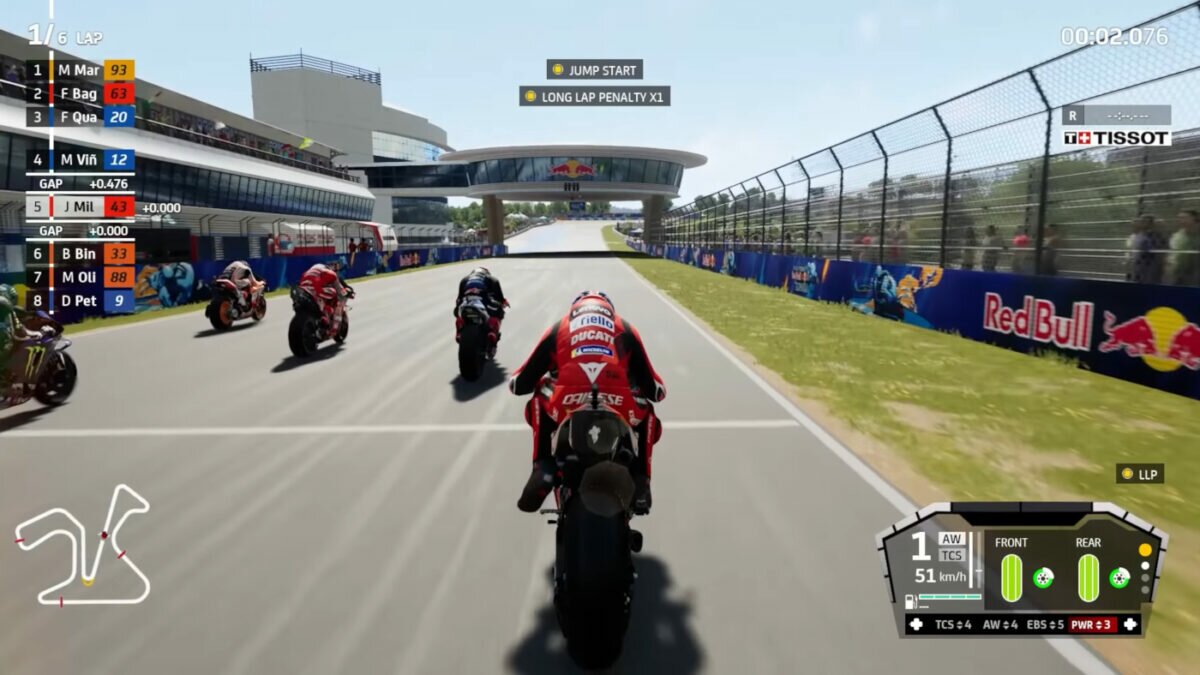The height and width of the screenshot is (675, 1200).
Task: Click M Viñ's position row
Action: pos(80,160)
